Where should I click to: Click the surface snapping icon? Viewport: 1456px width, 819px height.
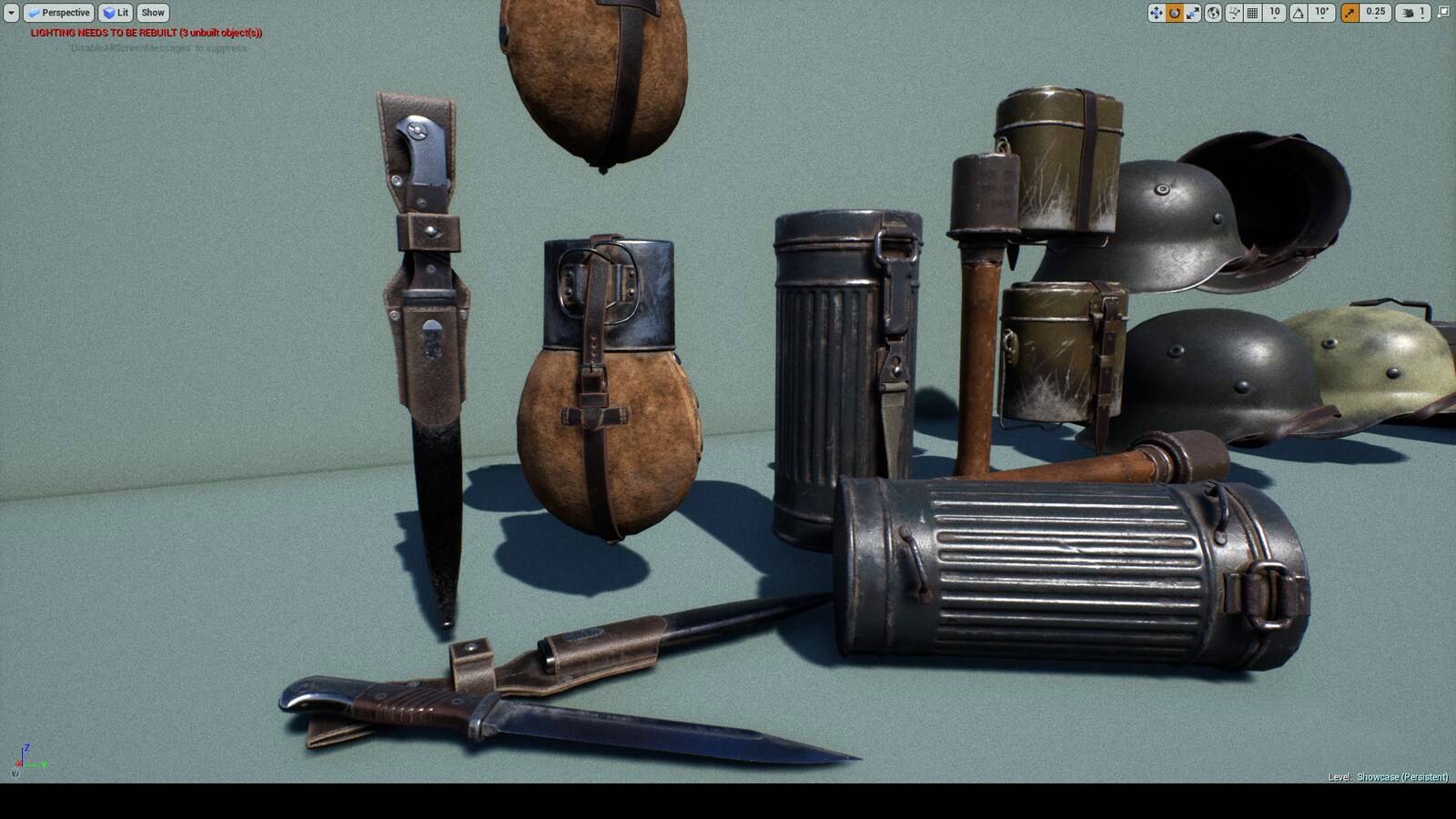point(1234,13)
